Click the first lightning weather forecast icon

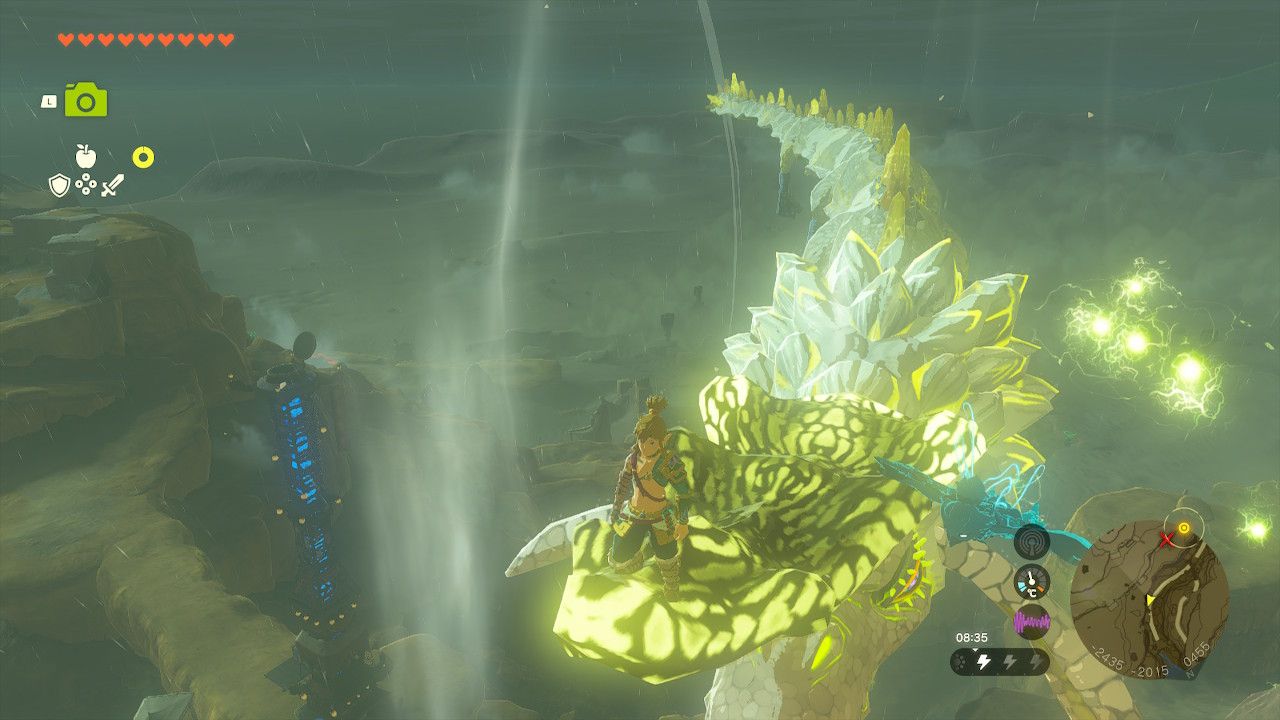coord(983,660)
